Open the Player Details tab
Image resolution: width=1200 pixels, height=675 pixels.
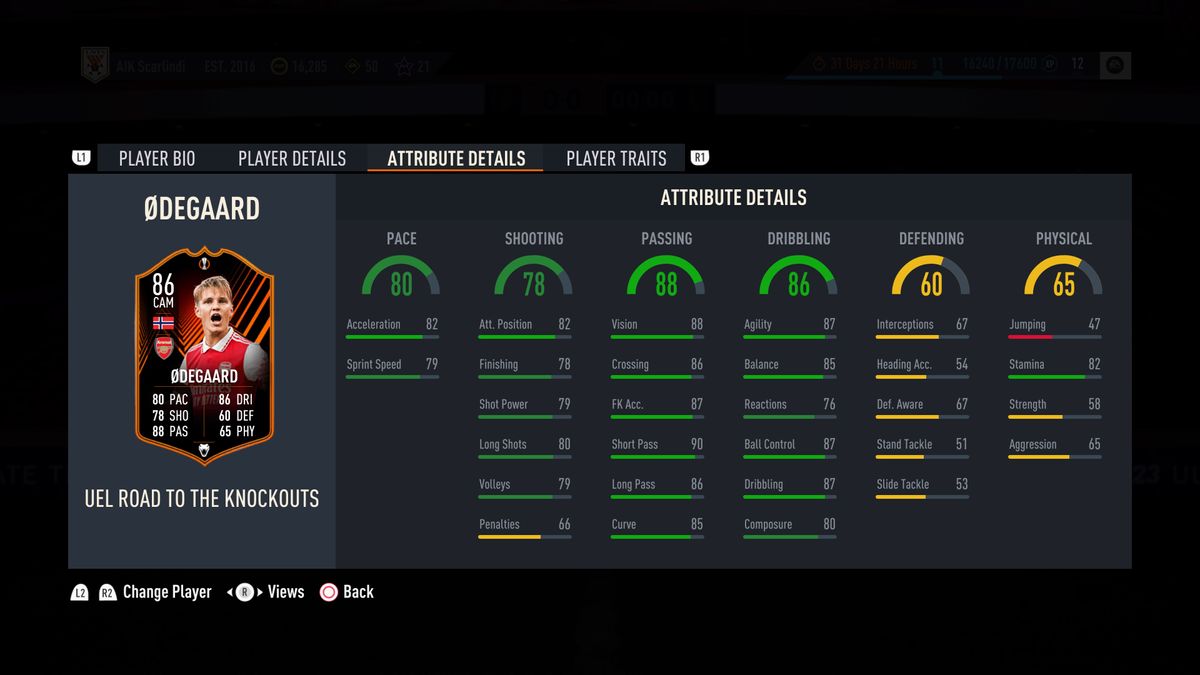click(292, 158)
